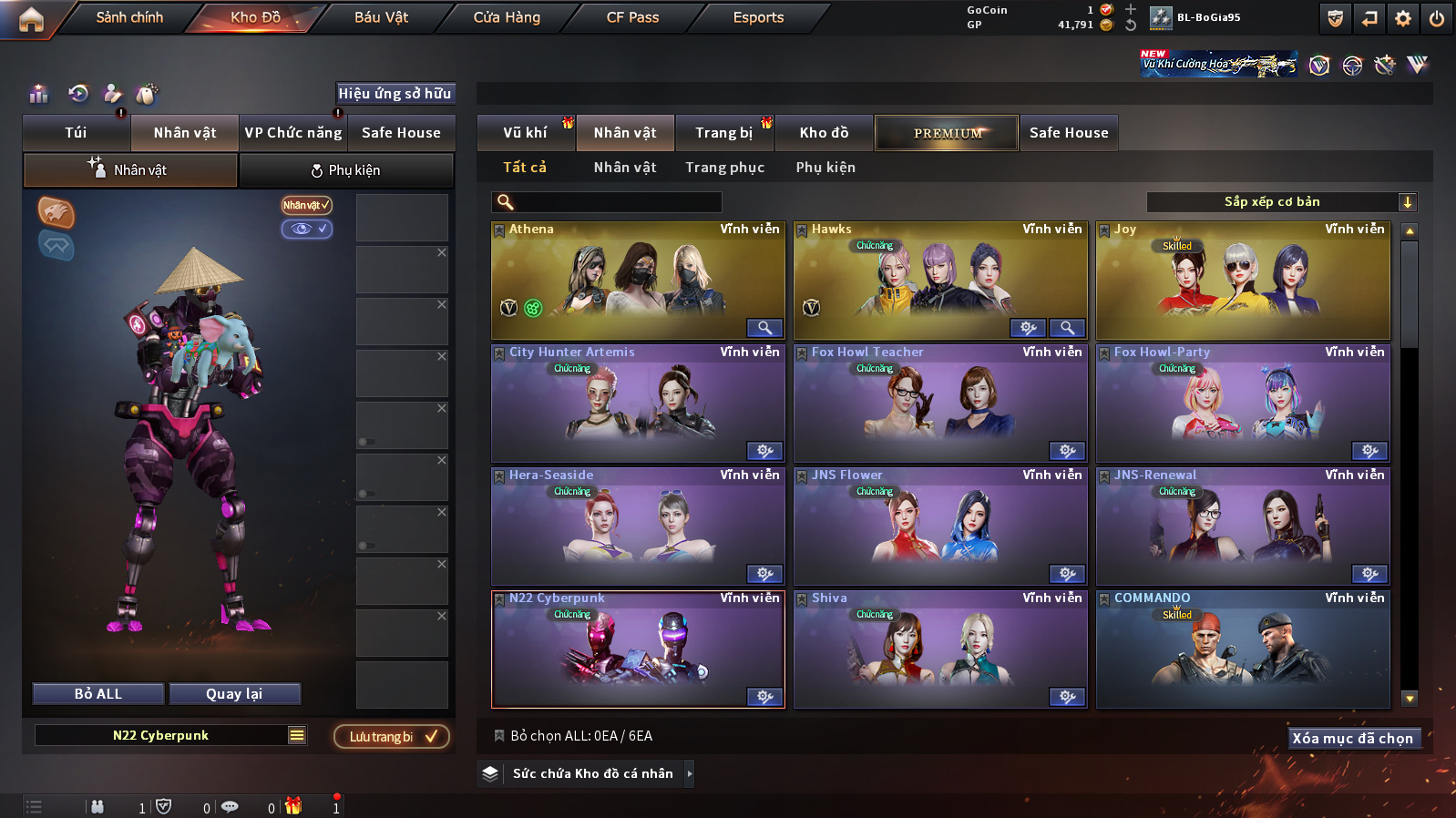Open the Esports section
Image resolution: width=1456 pixels, height=818 pixels.
pos(758,17)
